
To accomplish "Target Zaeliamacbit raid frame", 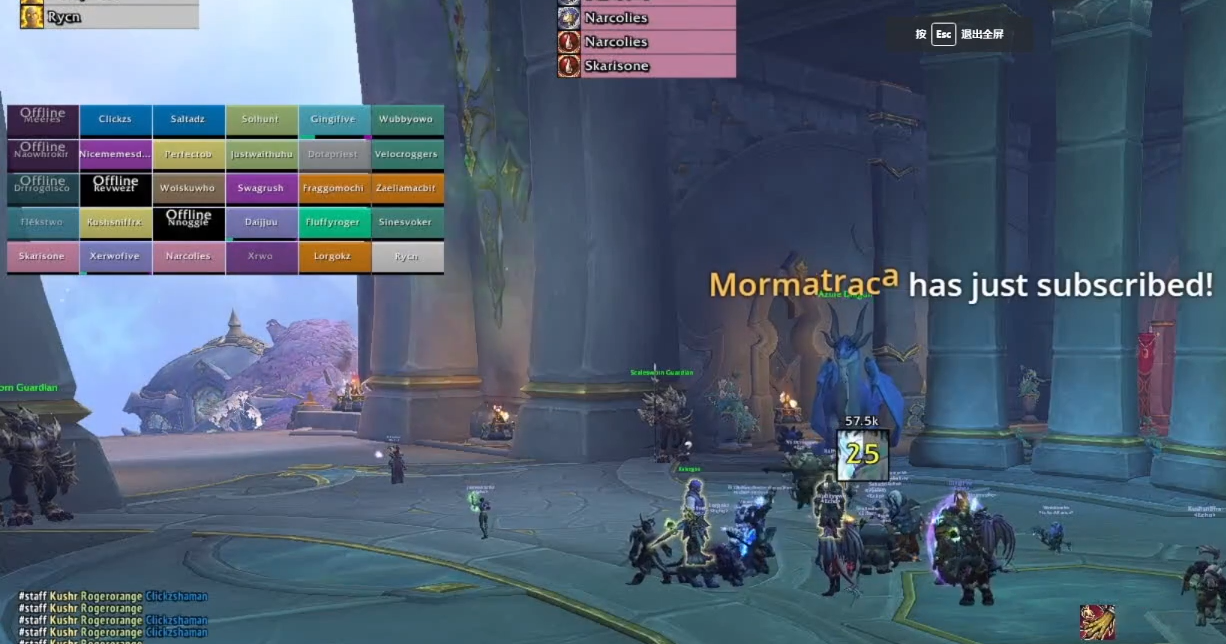I will pyautogui.click(x=407, y=188).
